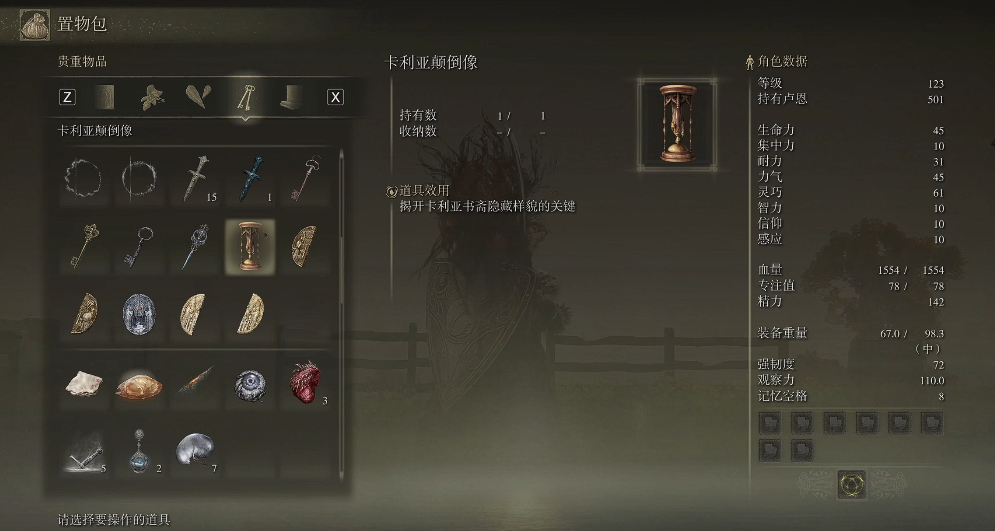This screenshot has height=531, width=995.
Task: Select the Stonesword Key stack of 15
Action: tap(194, 180)
